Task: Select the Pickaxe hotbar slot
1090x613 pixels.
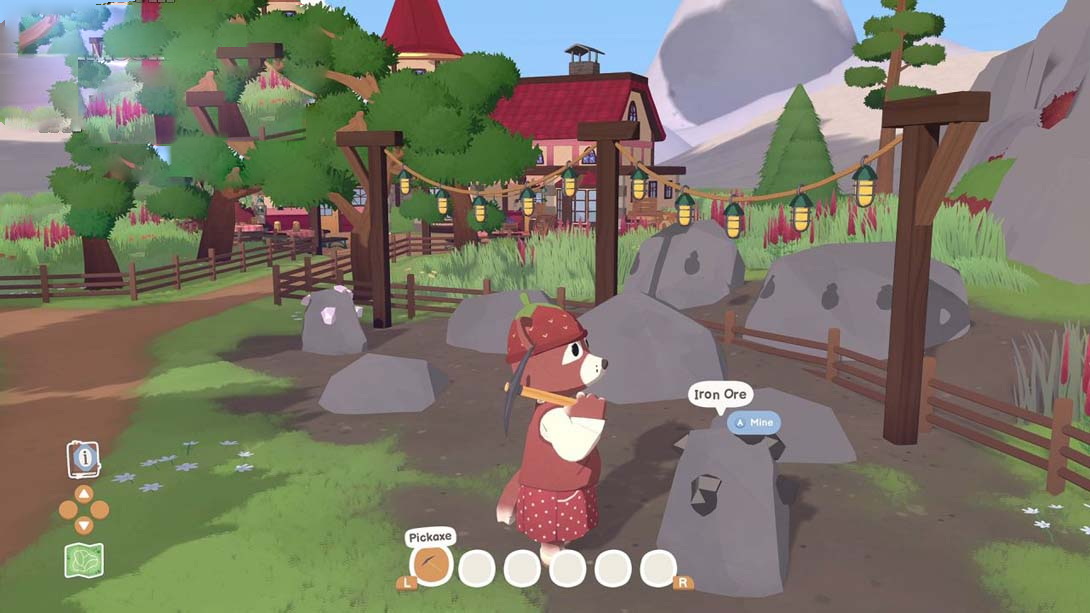Action: click(x=432, y=566)
